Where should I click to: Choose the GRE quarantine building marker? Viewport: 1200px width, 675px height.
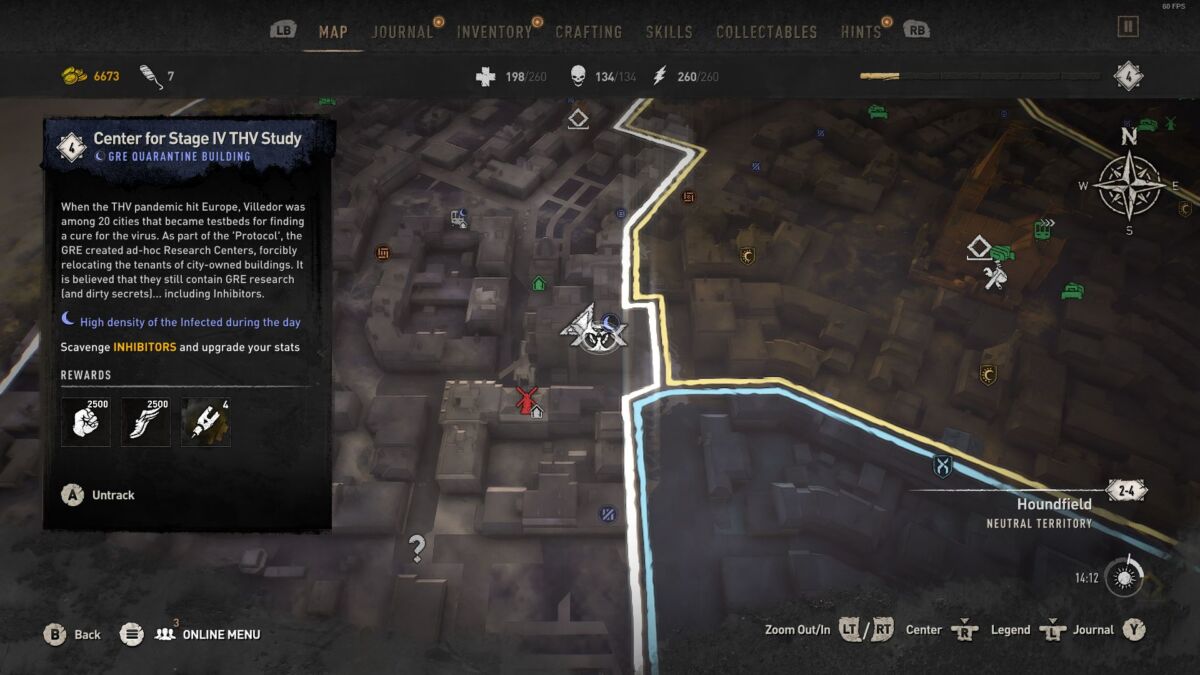click(594, 329)
